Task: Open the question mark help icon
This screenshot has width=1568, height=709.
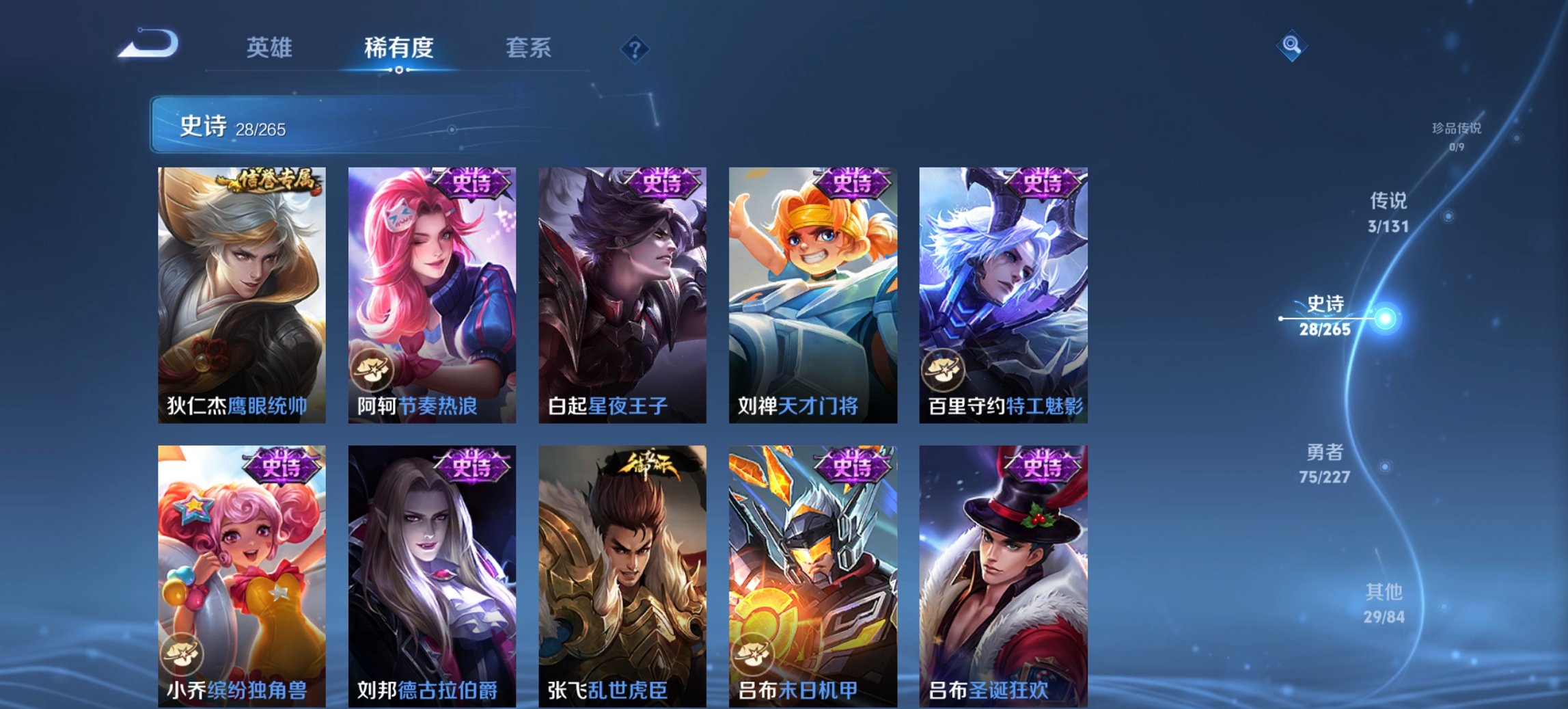Action: [634, 48]
